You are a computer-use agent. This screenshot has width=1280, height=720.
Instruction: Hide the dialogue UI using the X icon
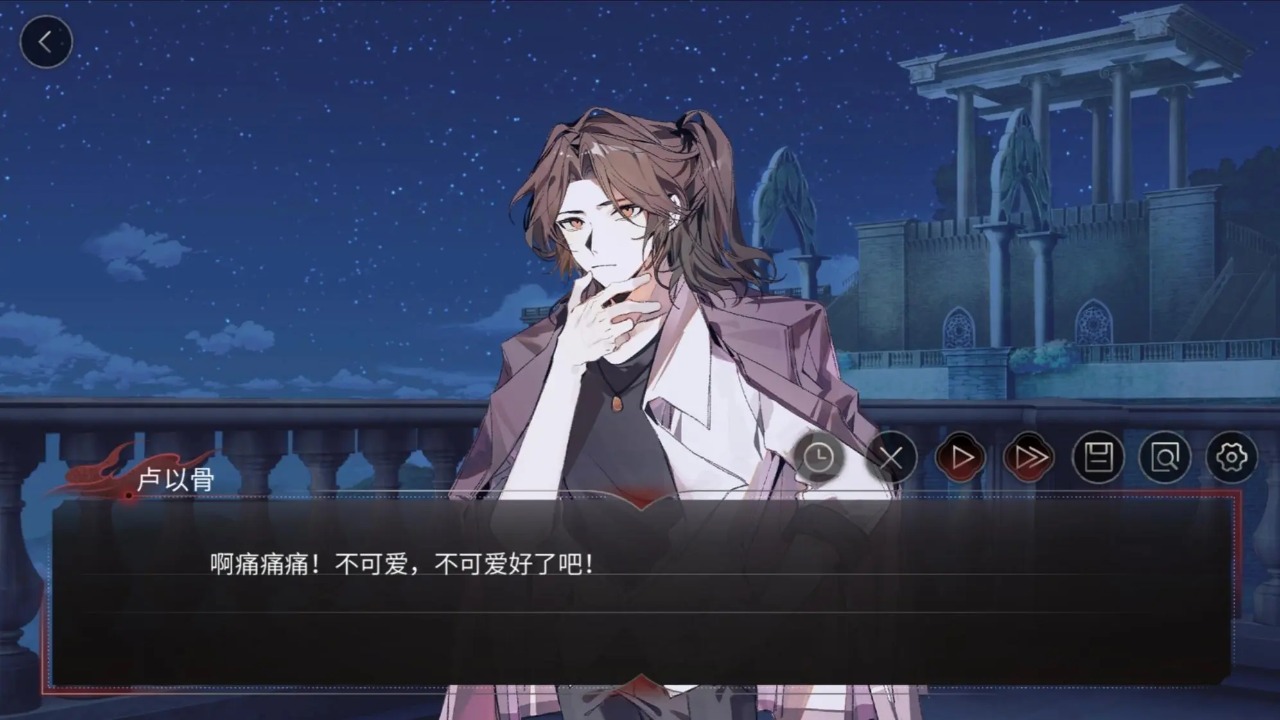click(891, 458)
